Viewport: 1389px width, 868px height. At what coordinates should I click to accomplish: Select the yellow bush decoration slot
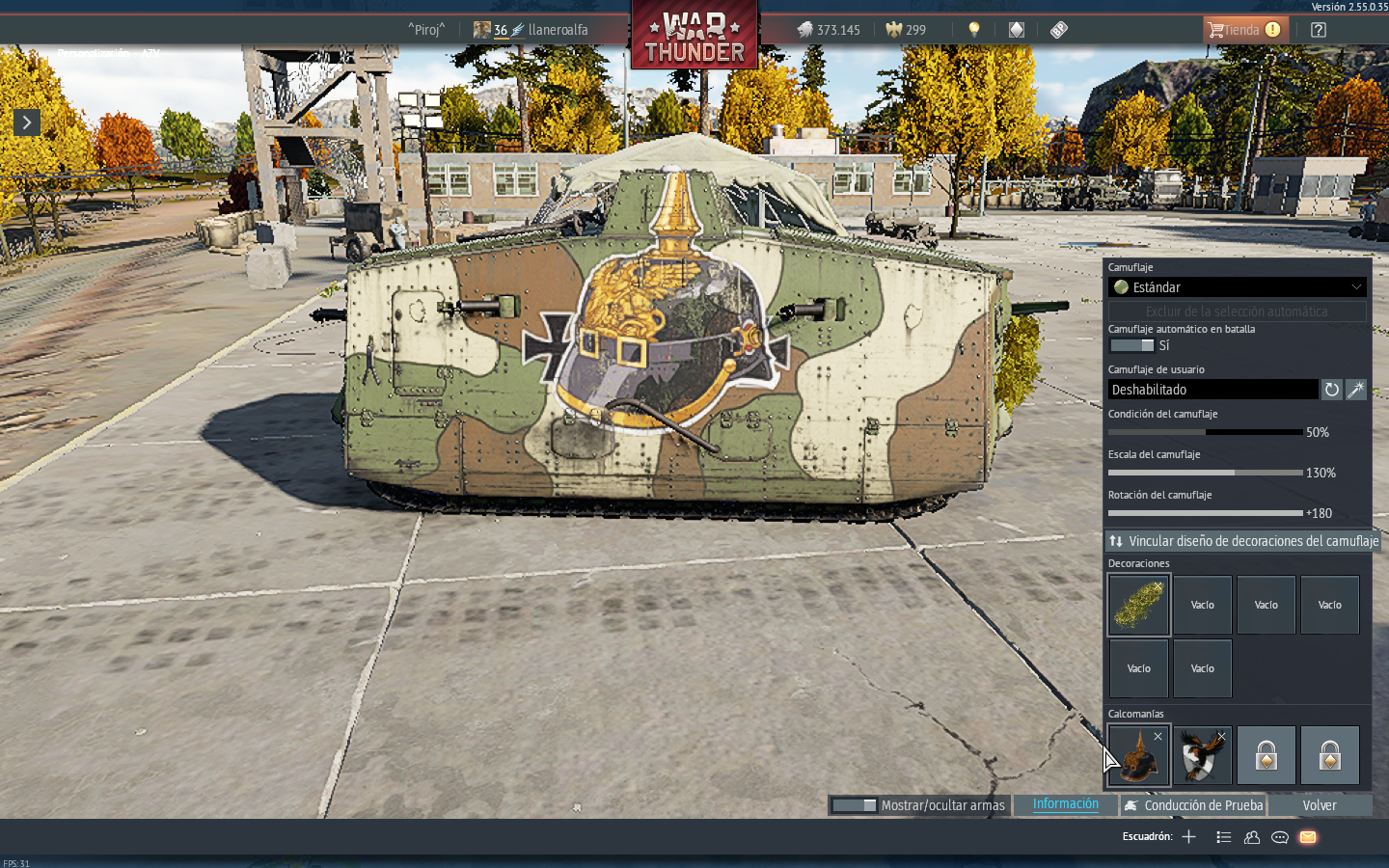[1139, 605]
